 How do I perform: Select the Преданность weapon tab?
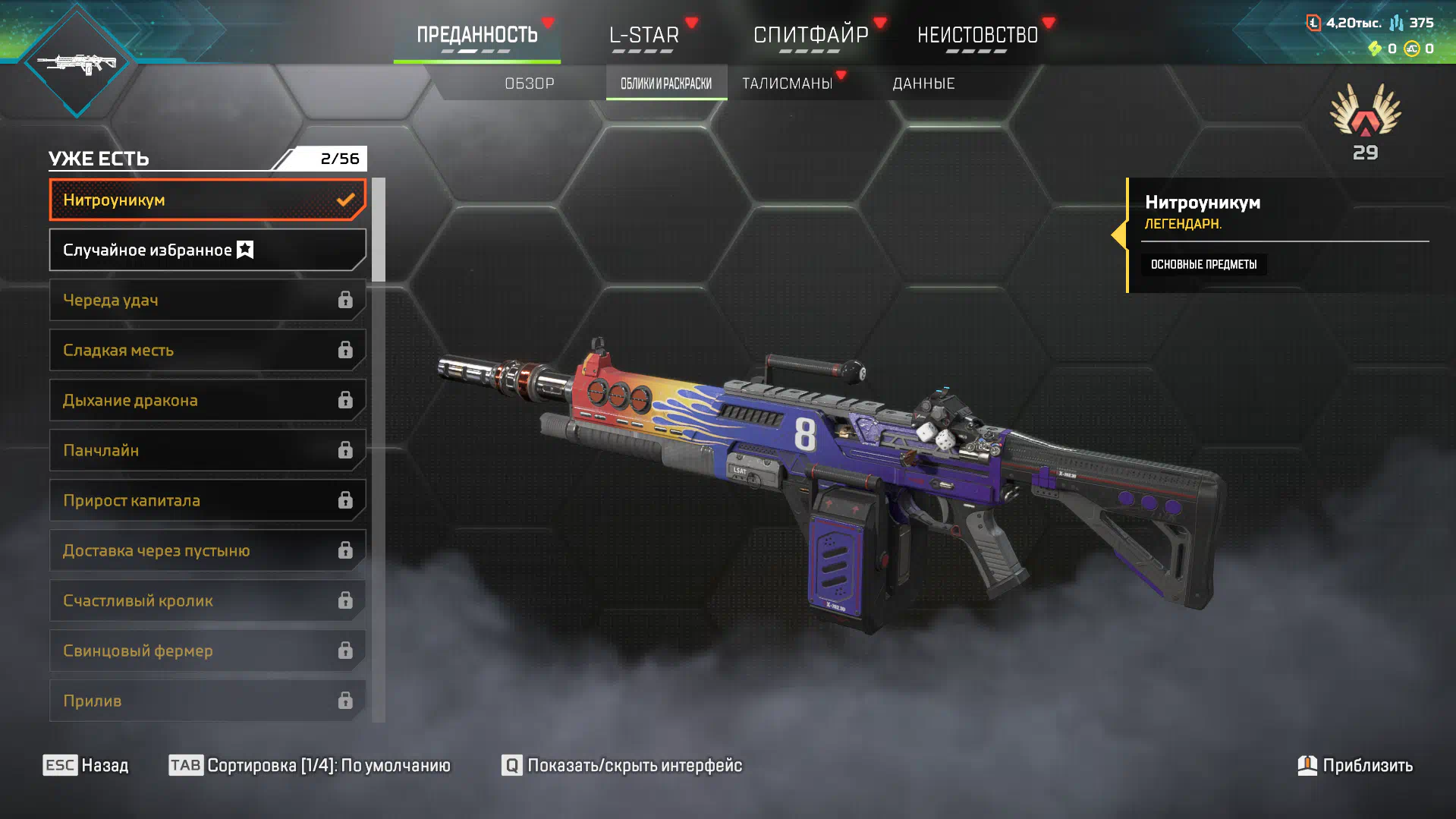[476, 36]
